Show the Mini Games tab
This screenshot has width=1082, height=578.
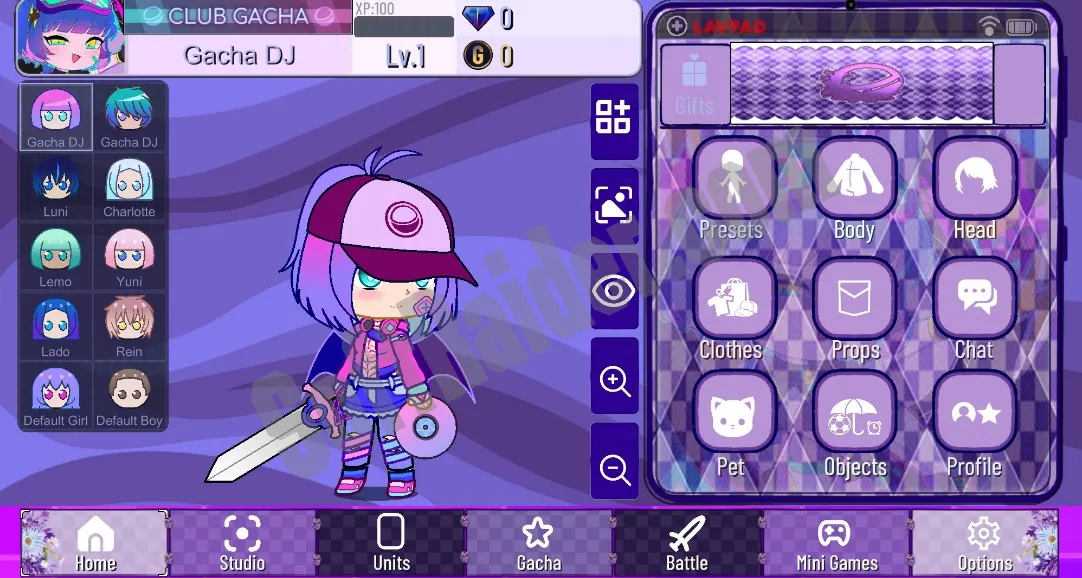pyautogui.click(x=836, y=543)
